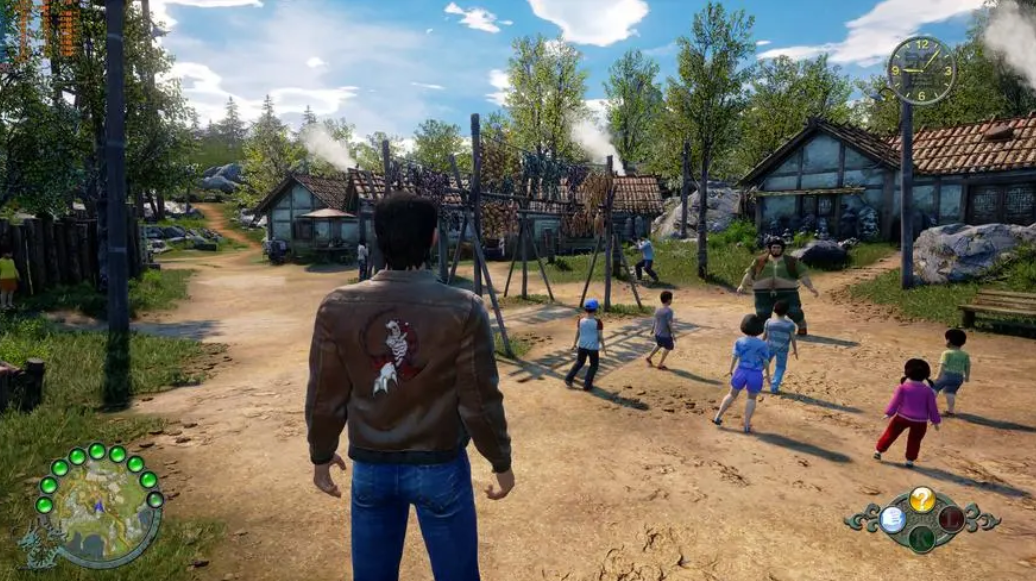
Task: Activate the dark red L icon
Action: (951, 518)
